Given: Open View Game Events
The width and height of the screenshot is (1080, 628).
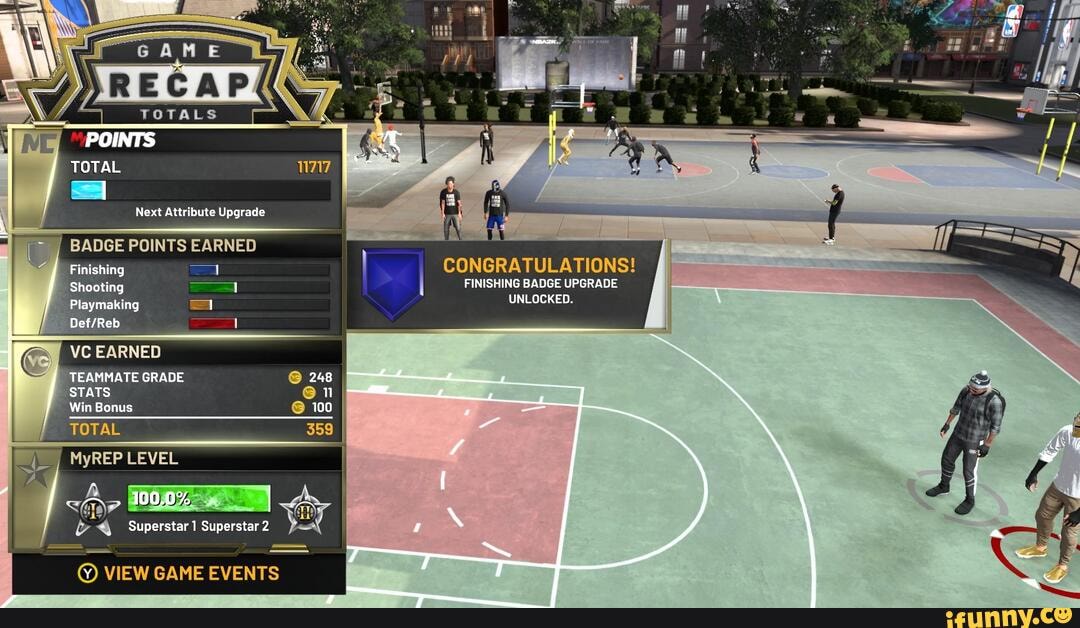Looking at the screenshot, I should [178, 574].
